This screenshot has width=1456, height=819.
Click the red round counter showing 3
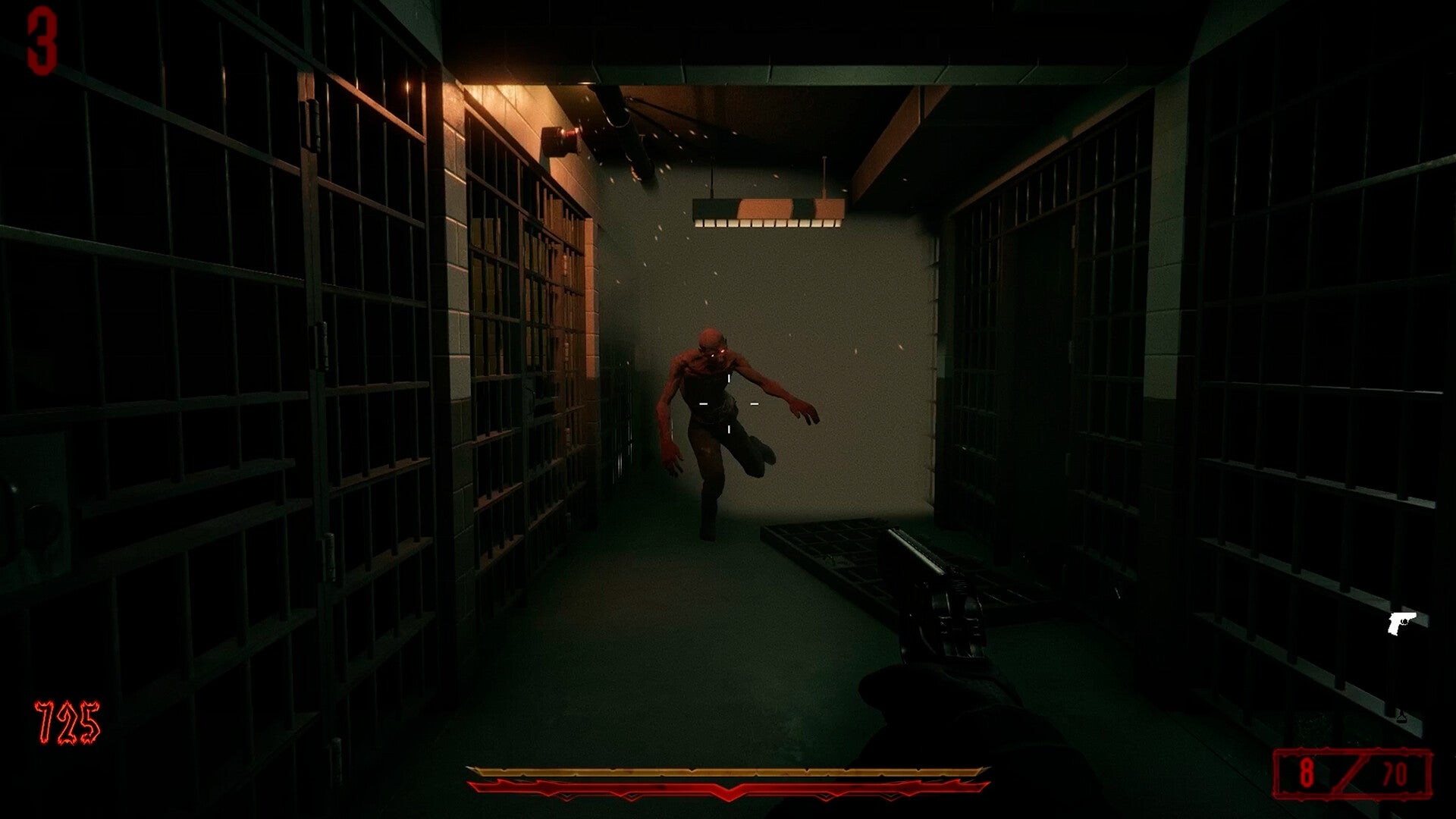[x=42, y=42]
